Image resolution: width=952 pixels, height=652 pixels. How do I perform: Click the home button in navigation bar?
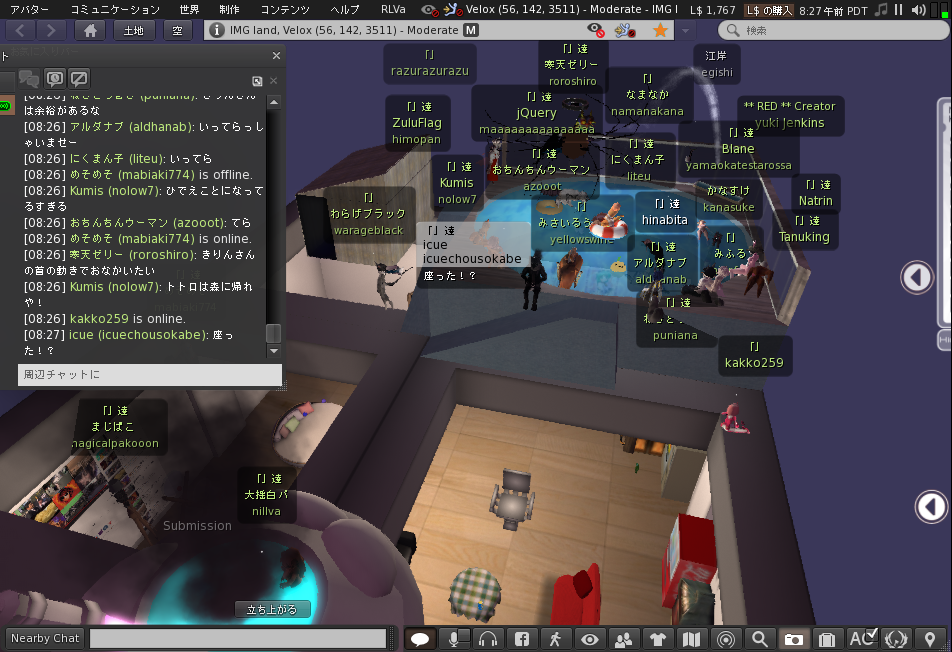(x=90, y=31)
